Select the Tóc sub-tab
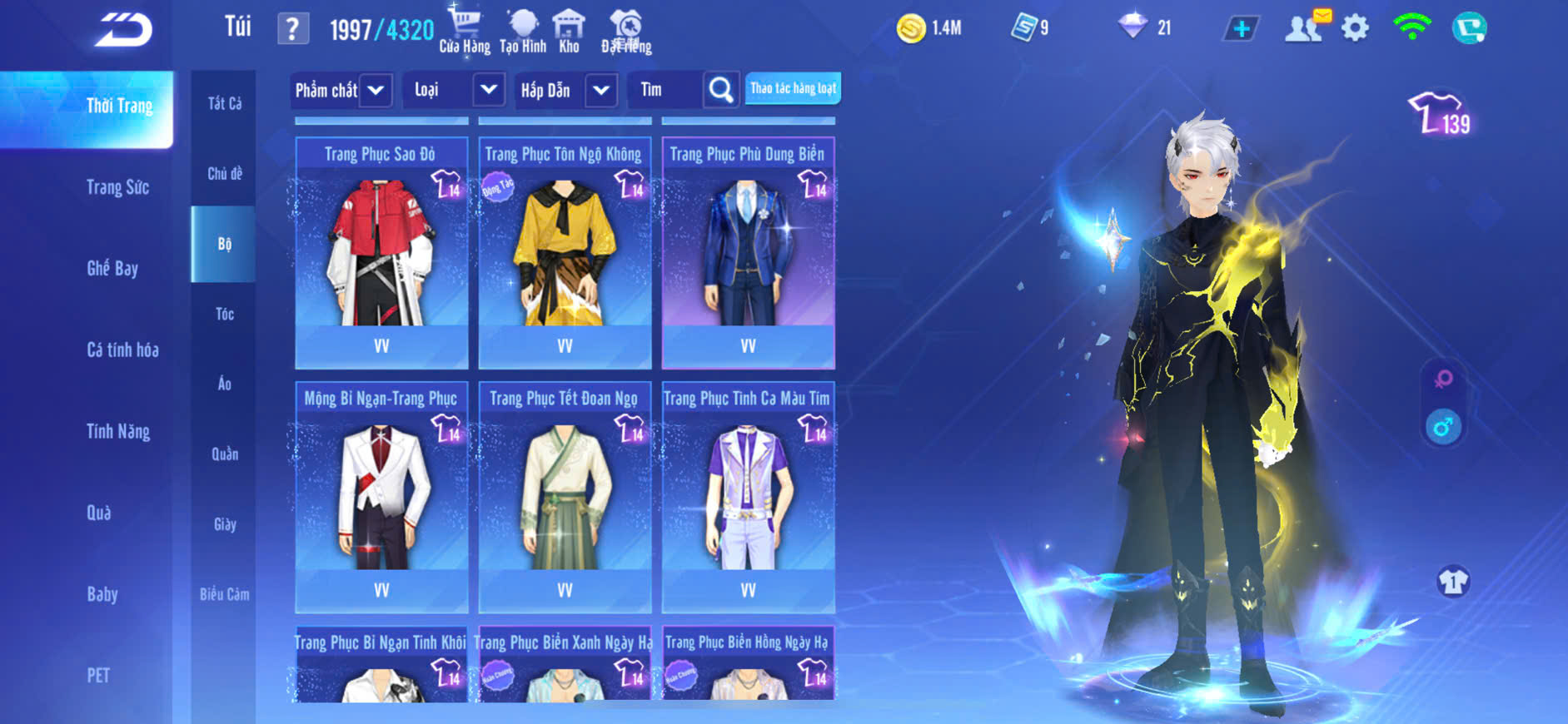 pos(224,314)
